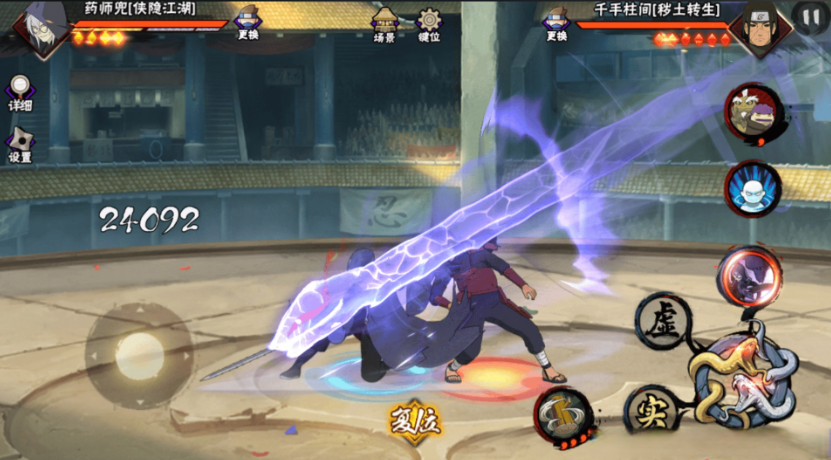Pause the match with the pause button

(x=808, y=16)
